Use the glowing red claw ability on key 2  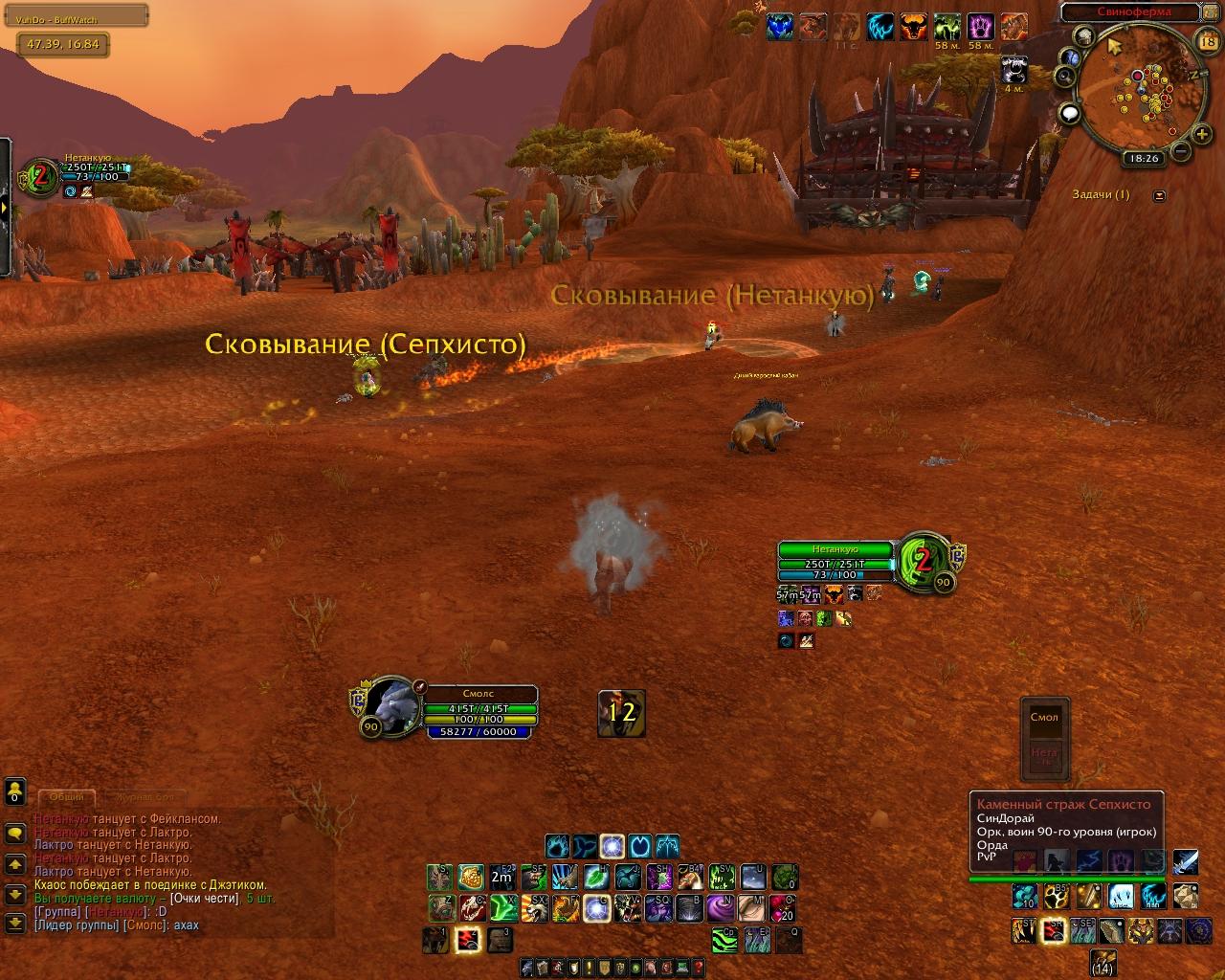point(468,939)
